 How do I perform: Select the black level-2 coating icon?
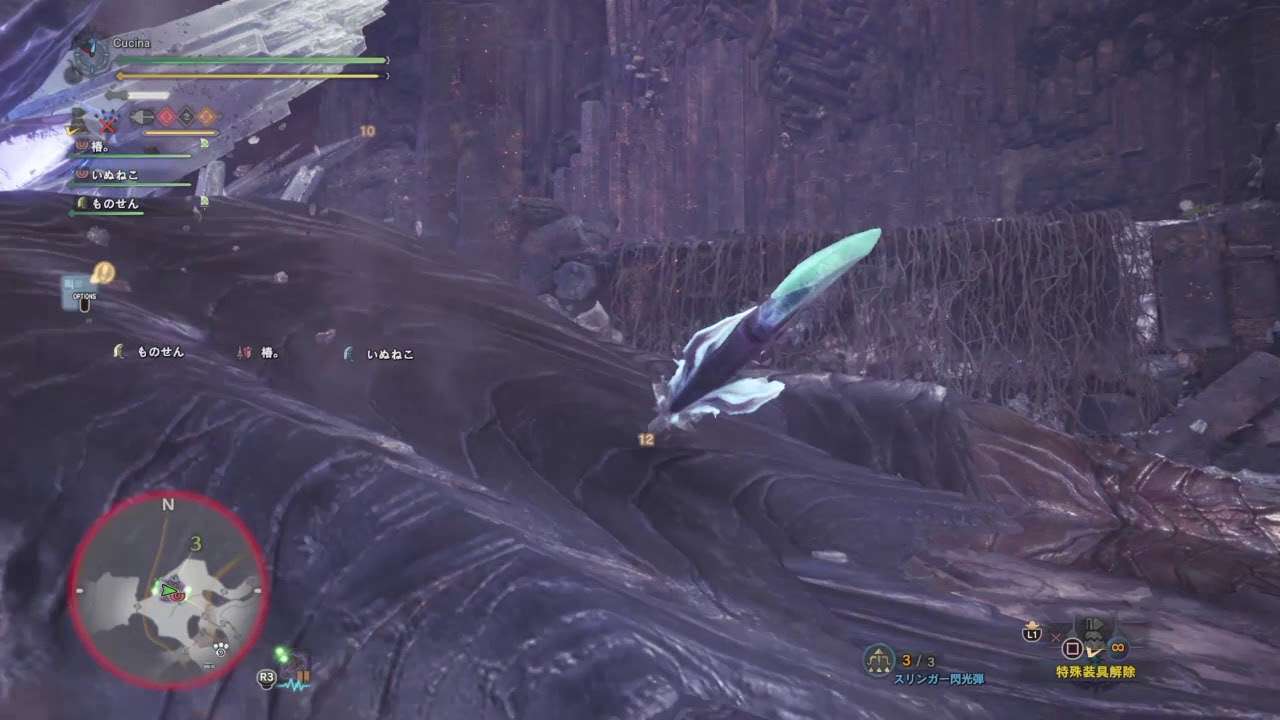(x=186, y=117)
